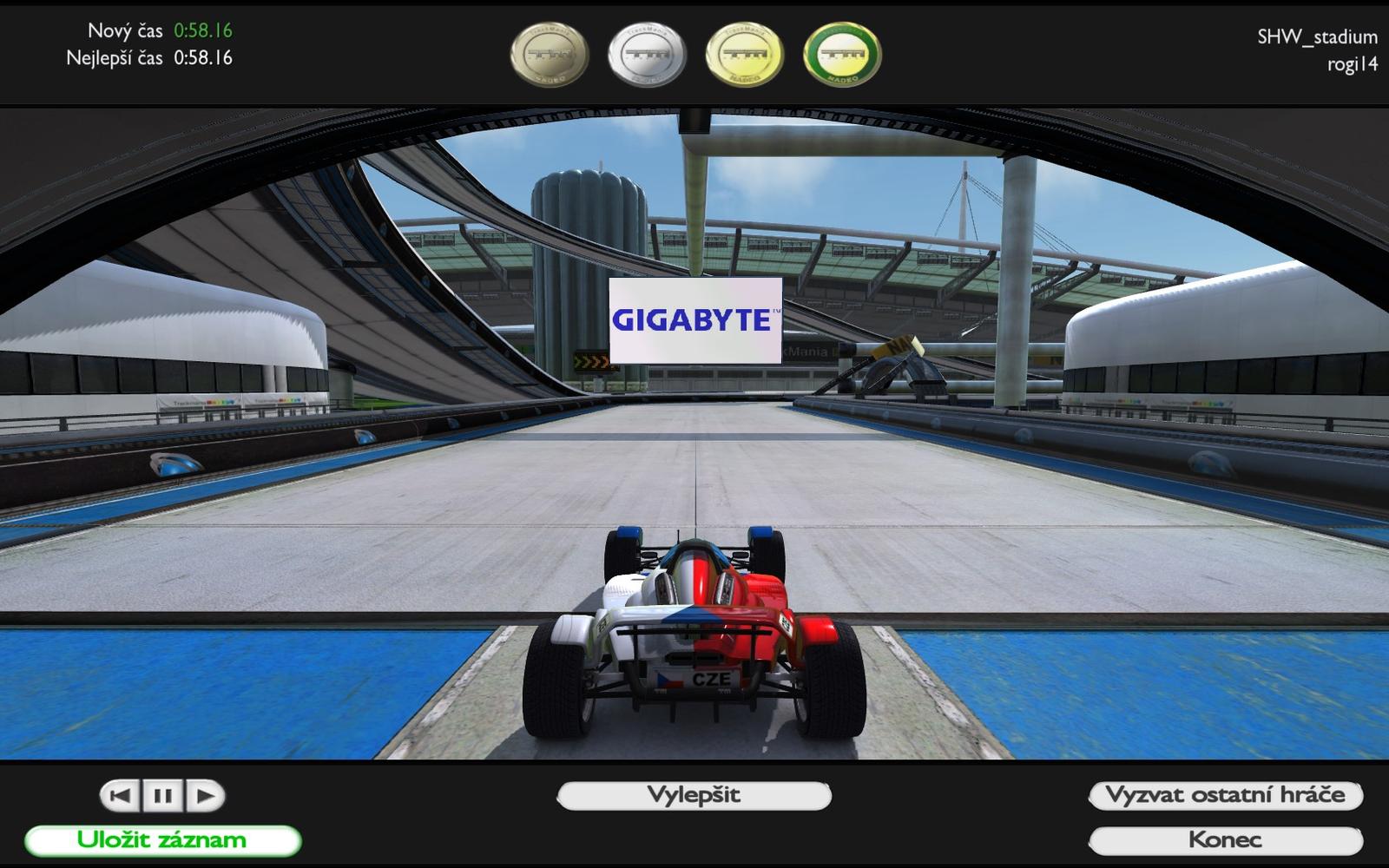Play the replay forward
The width and height of the screenshot is (1389, 868).
[205, 795]
